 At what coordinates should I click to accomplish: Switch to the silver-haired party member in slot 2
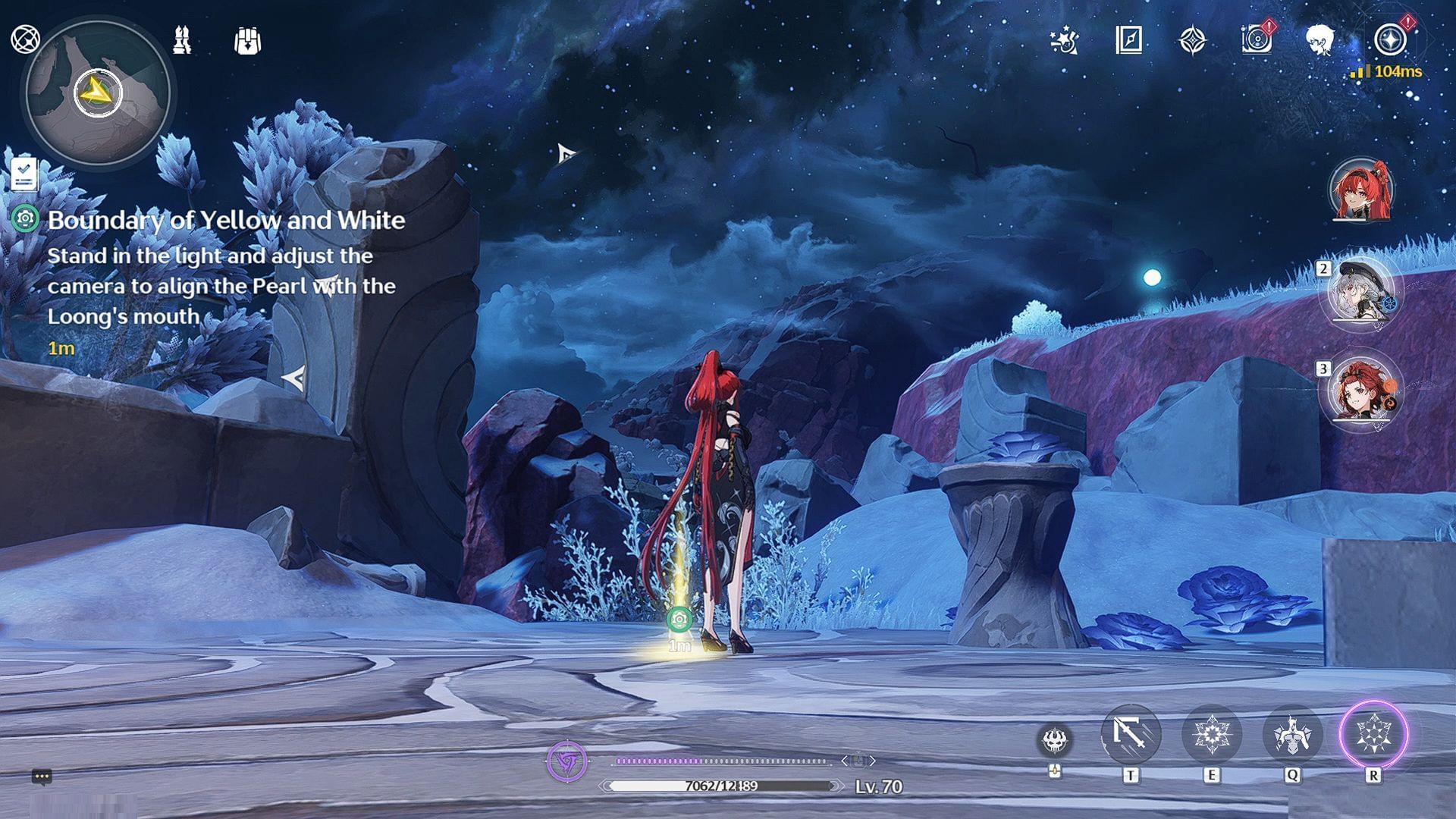click(x=1361, y=292)
